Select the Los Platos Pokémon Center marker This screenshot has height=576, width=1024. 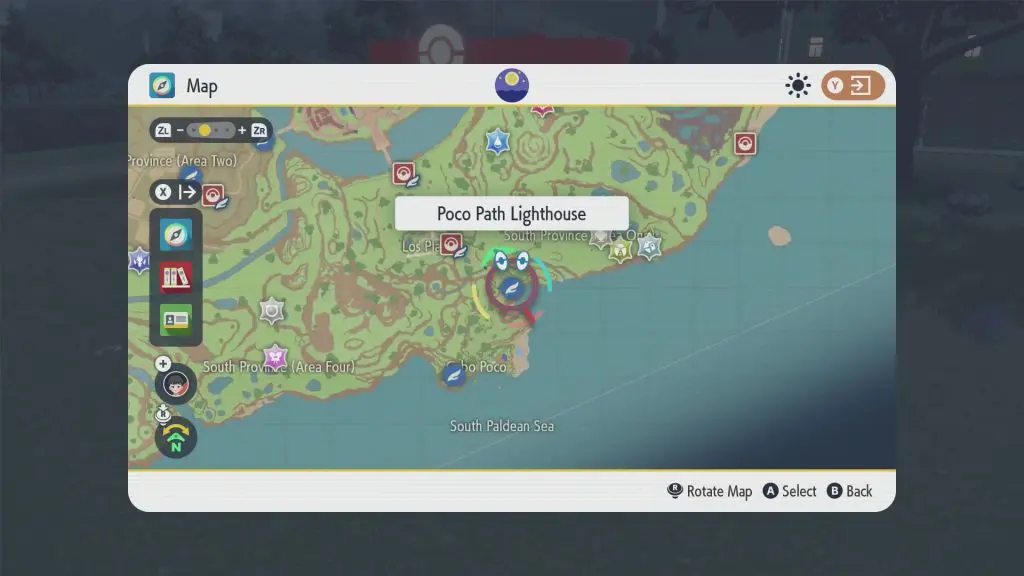[x=452, y=244]
